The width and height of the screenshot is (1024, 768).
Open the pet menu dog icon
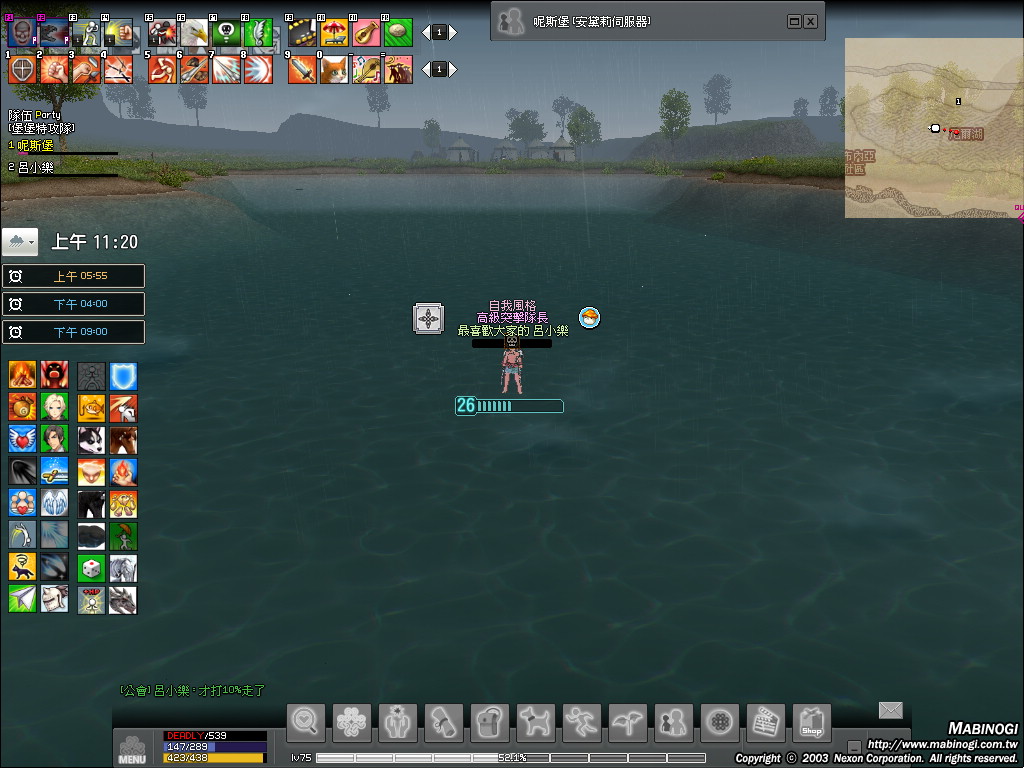[x=536, y=722]
